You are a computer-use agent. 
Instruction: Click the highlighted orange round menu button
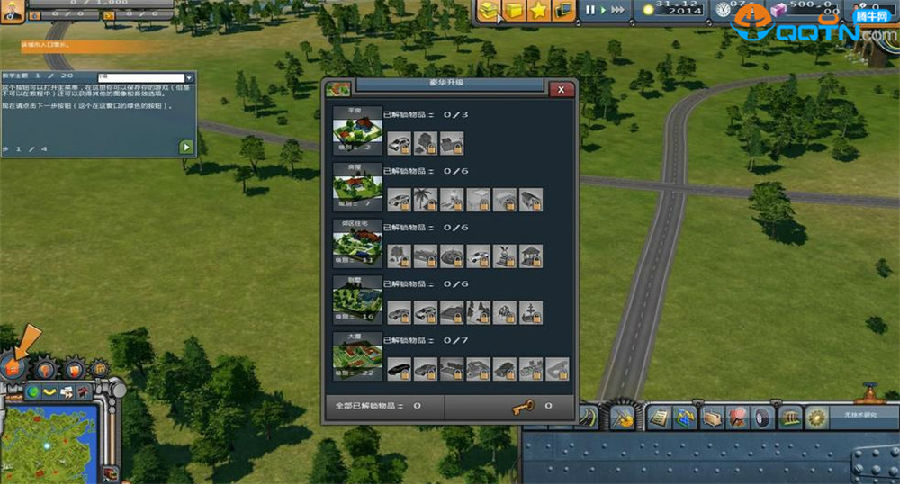click(x=14, y=368)
